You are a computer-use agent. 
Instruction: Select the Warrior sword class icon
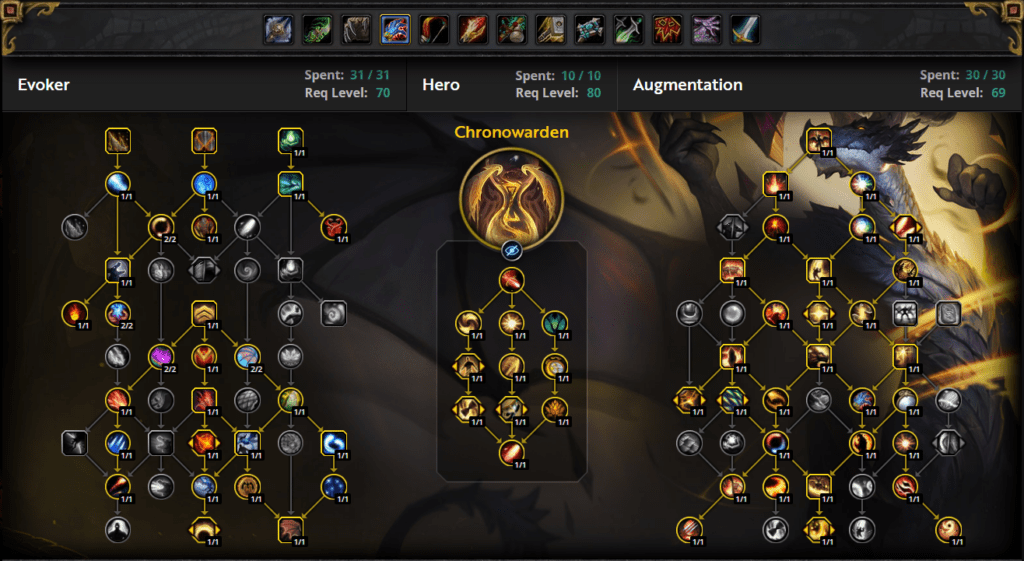click(x=746, y=30)
